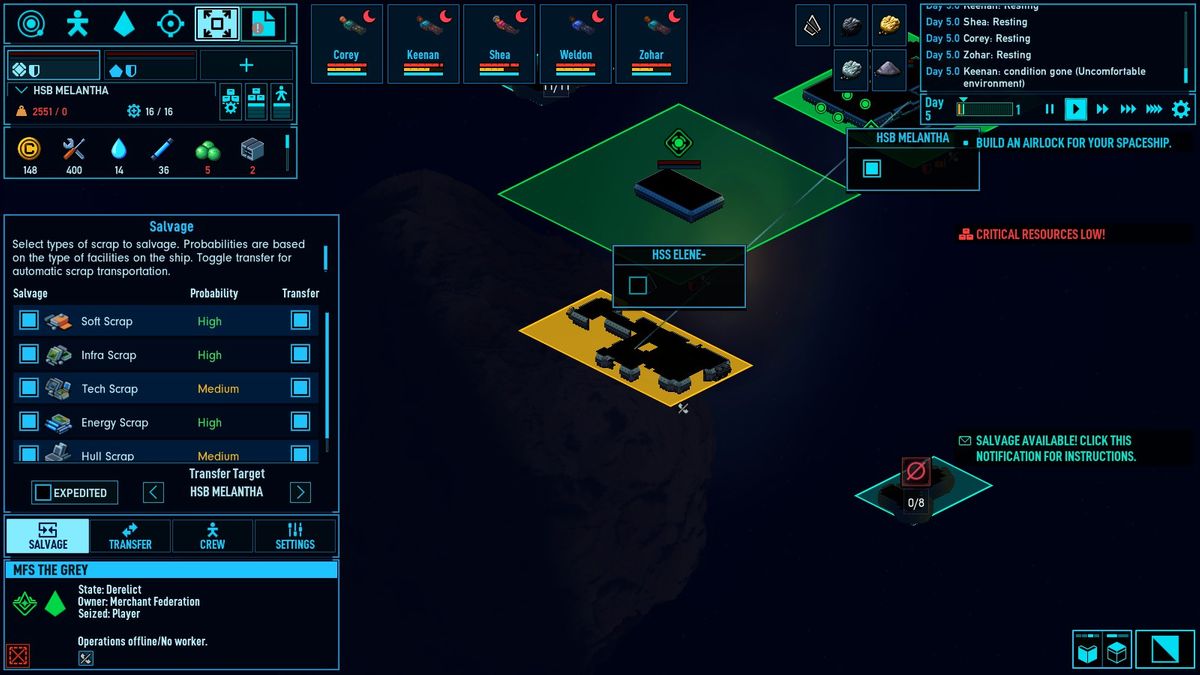This screenshot has width=1200, height=675.
Task: Add a new ship group with plus button
Action: click(246, 65)
